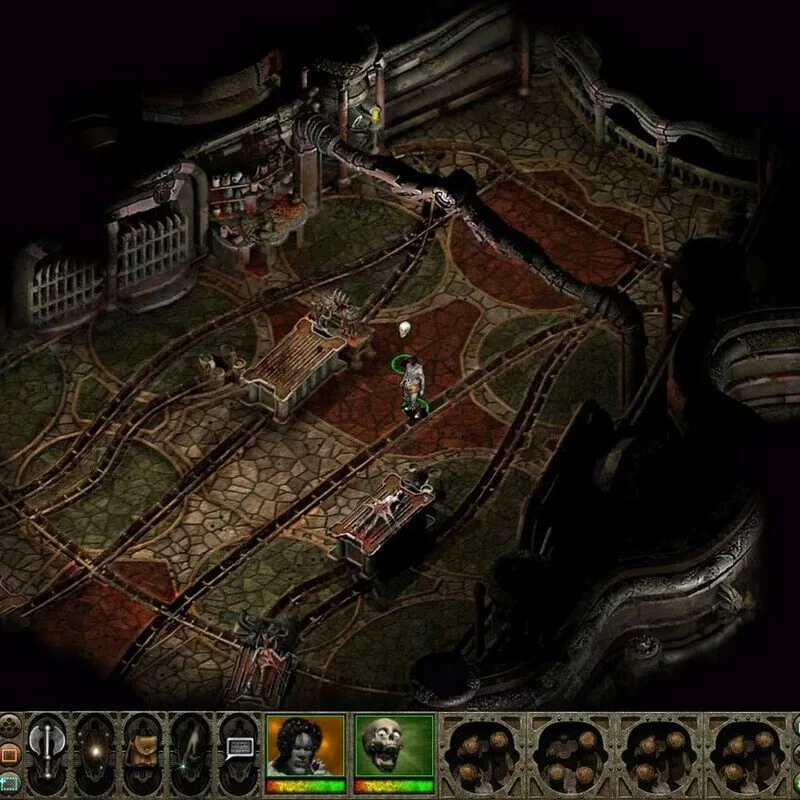The height and width of the screenshot is (800, 800).
Task: Click the teal dotted-rectangle select-all button
Action: (x=9, y=781)
